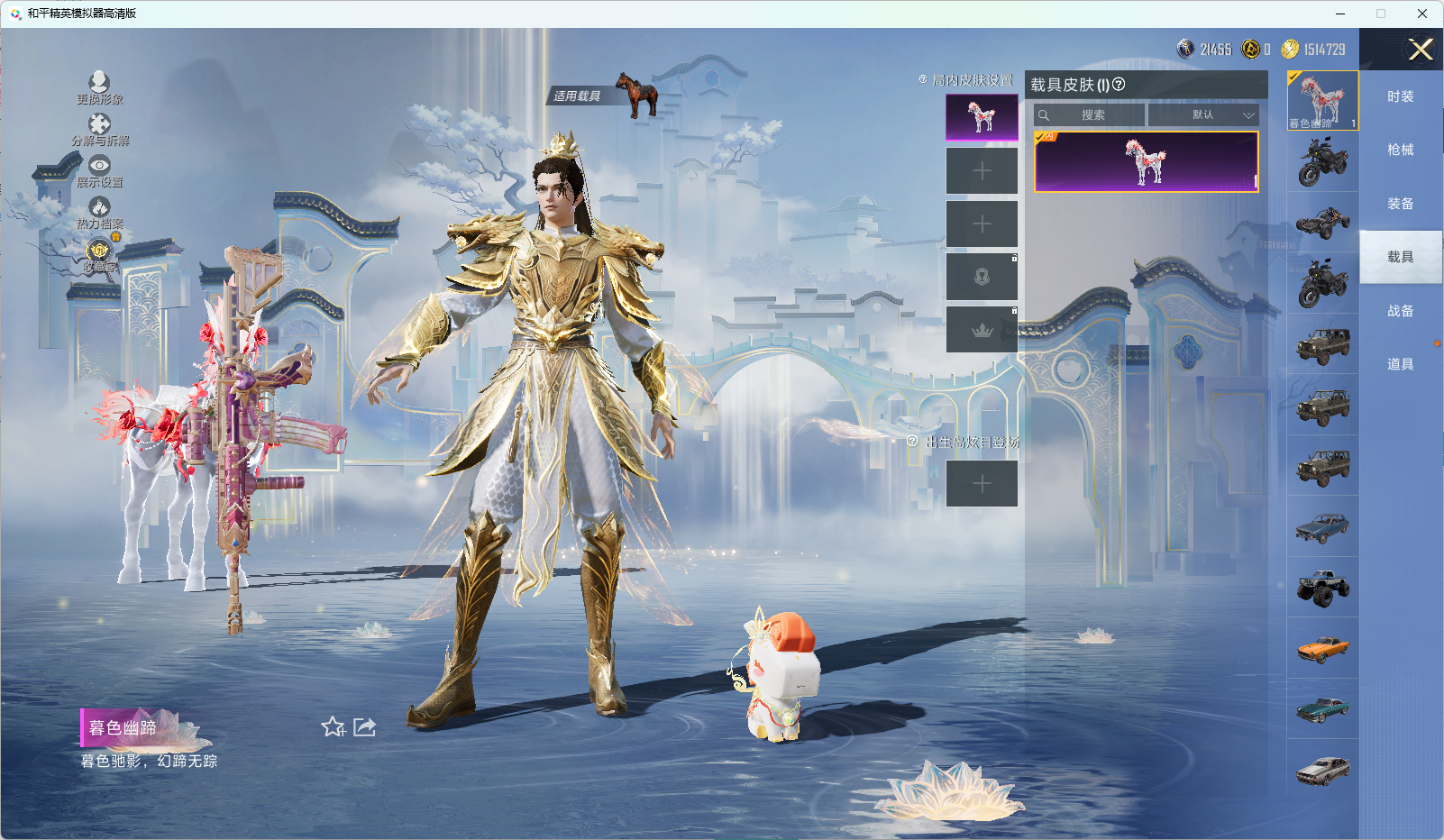Choose the blue monster truck vehicle thumbnail
Screen dimensions: 1444x840
coord(1322,588)
